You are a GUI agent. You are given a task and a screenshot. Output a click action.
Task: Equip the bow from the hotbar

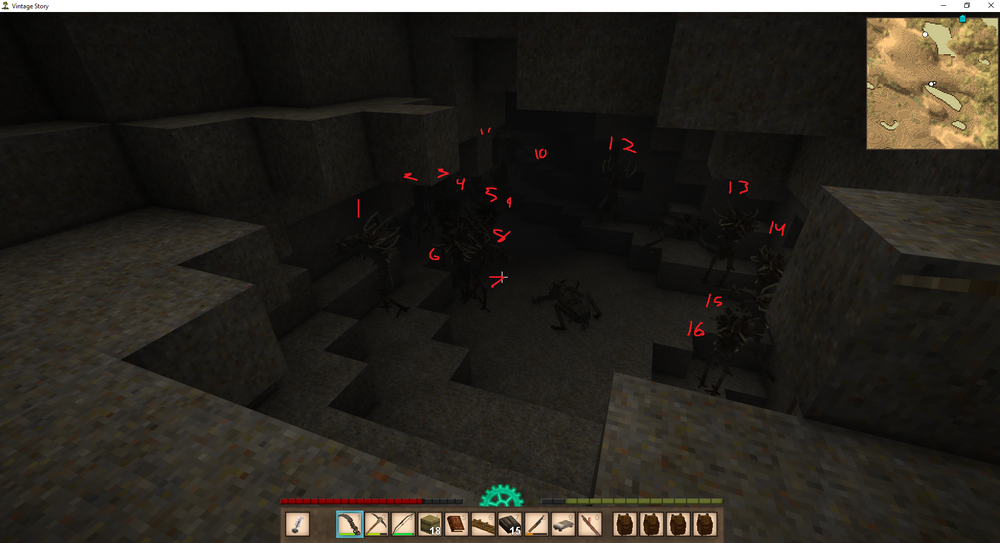click(x=403, y=524)
